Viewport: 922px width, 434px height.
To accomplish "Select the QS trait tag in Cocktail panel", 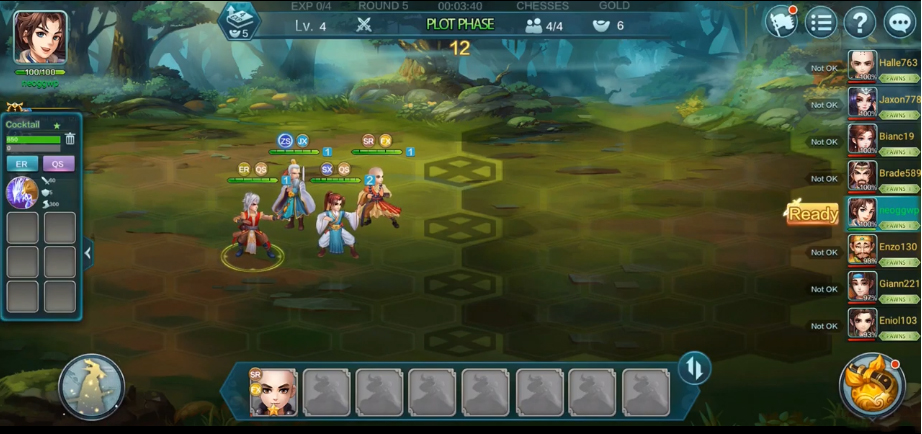I will (58, 164).
